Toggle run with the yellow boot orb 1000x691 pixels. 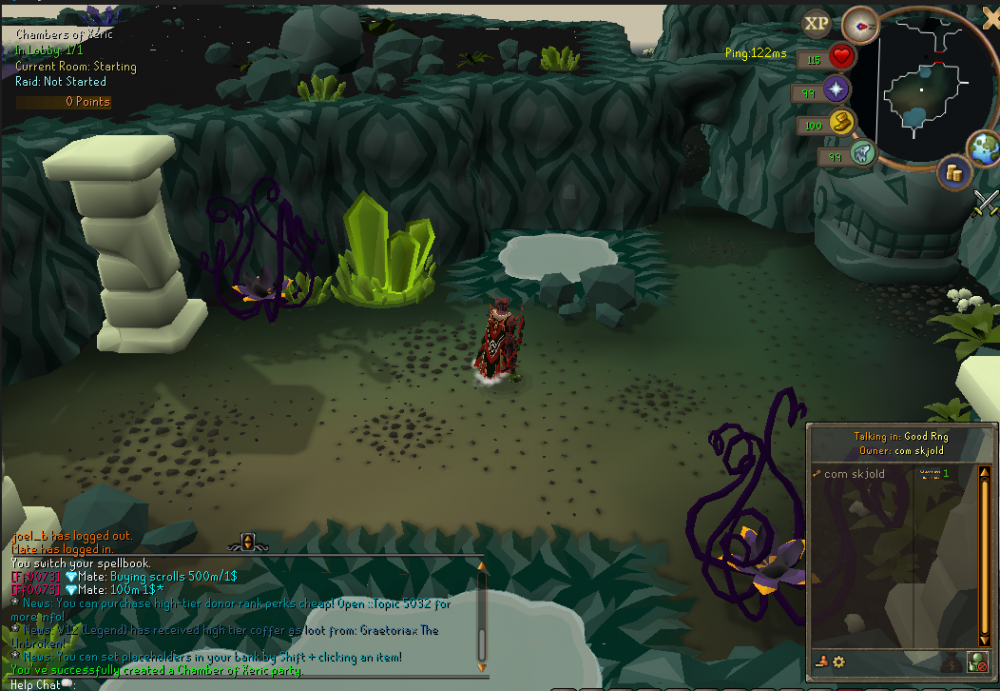(x=842, y=124)
